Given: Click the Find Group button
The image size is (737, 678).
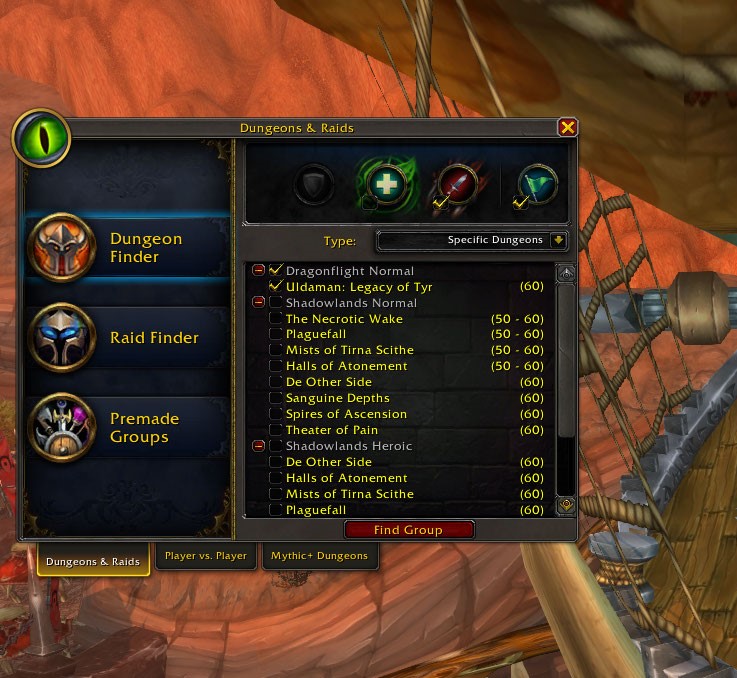Looking at the screenshot, I should coord(408,530).
